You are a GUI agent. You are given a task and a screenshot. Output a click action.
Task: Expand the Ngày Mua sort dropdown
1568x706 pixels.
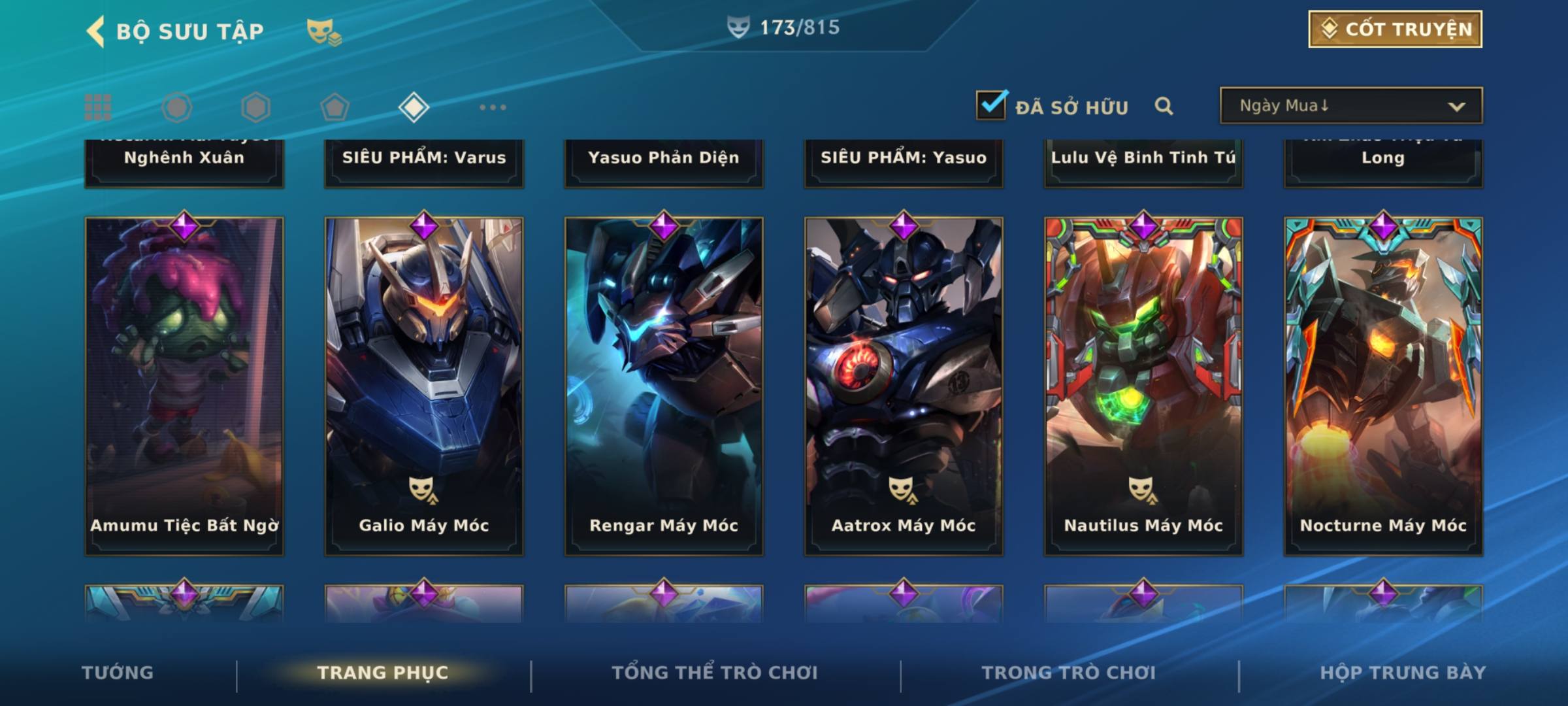point(1351,106)
